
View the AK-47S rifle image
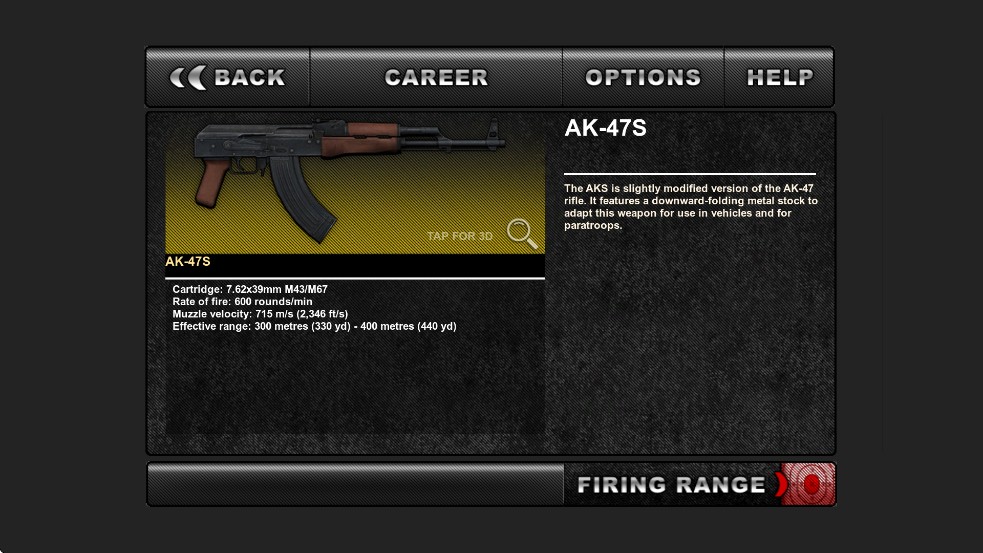coord(345,180)
